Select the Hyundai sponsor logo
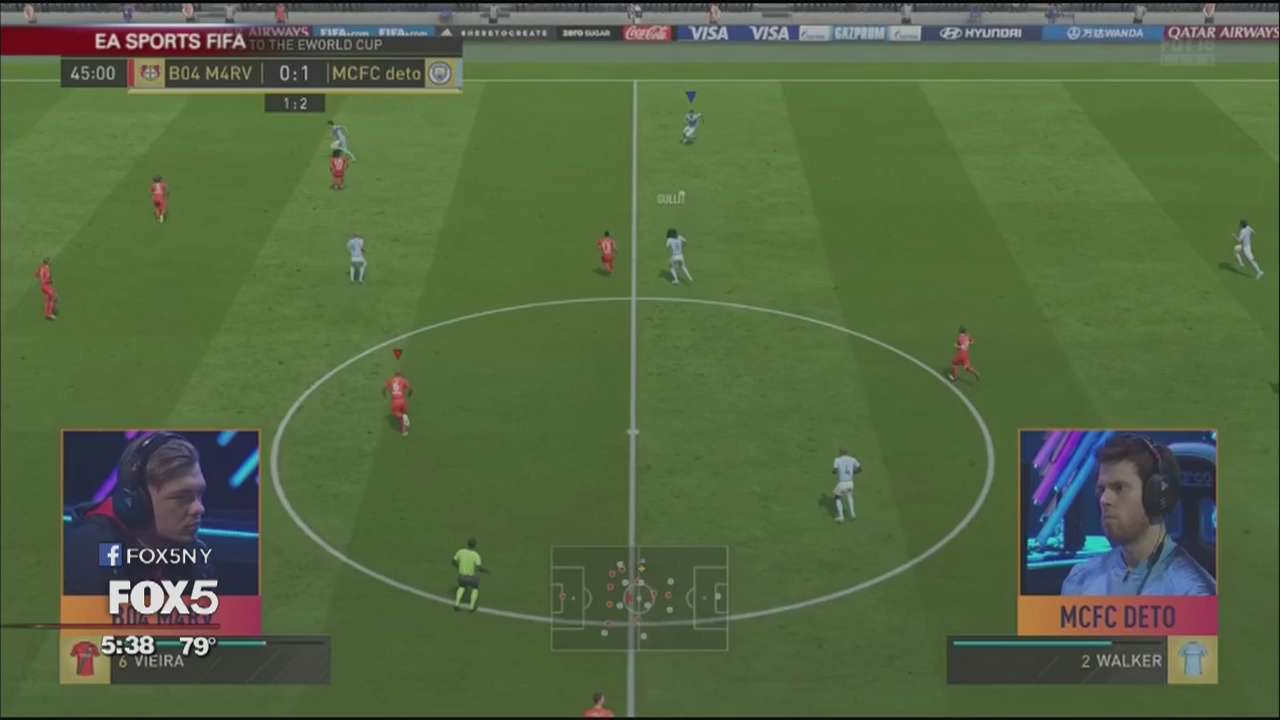This screenshot has width=1280, height=720. click(982, 32)
